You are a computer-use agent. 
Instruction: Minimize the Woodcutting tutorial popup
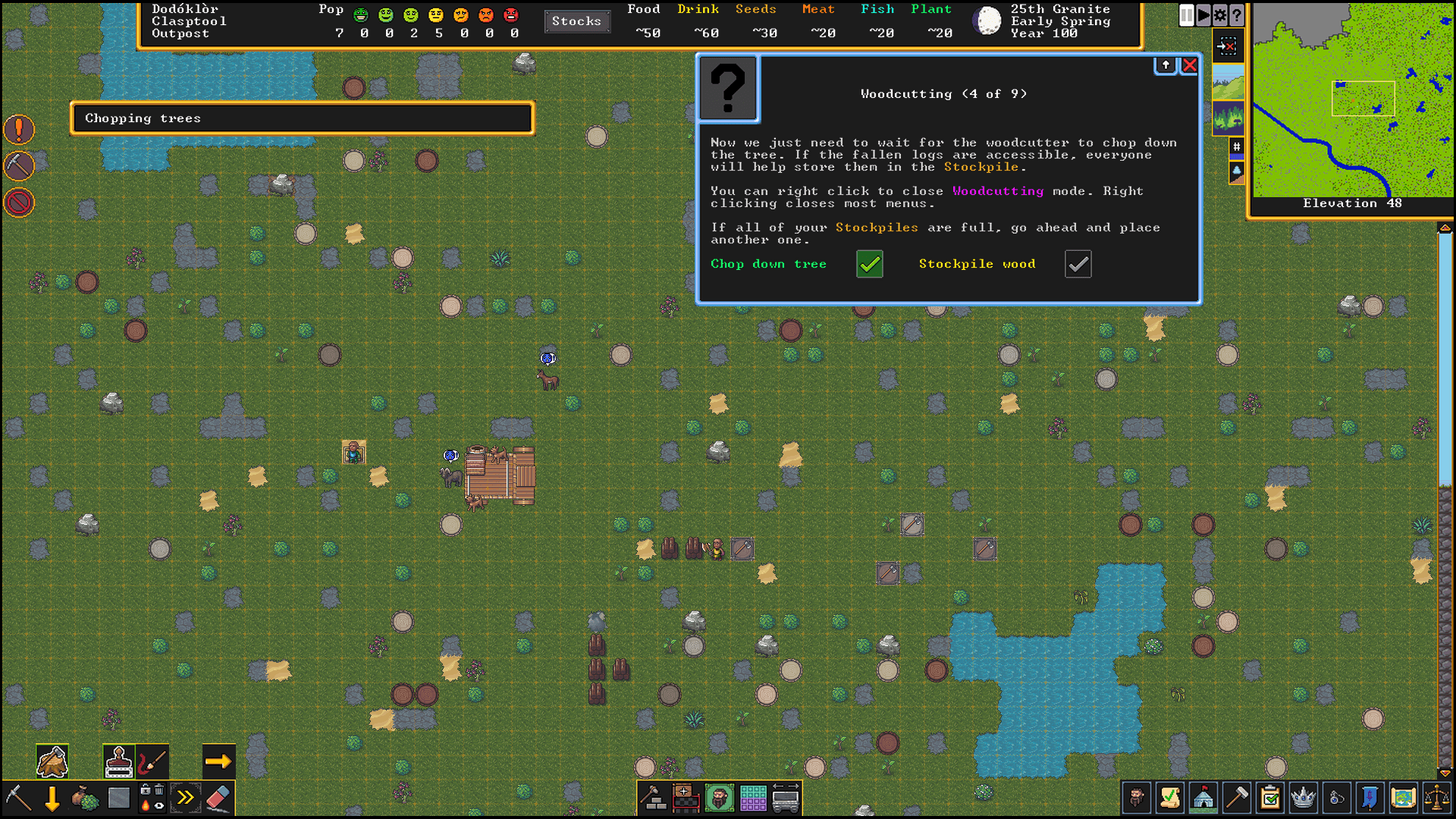1166,65
